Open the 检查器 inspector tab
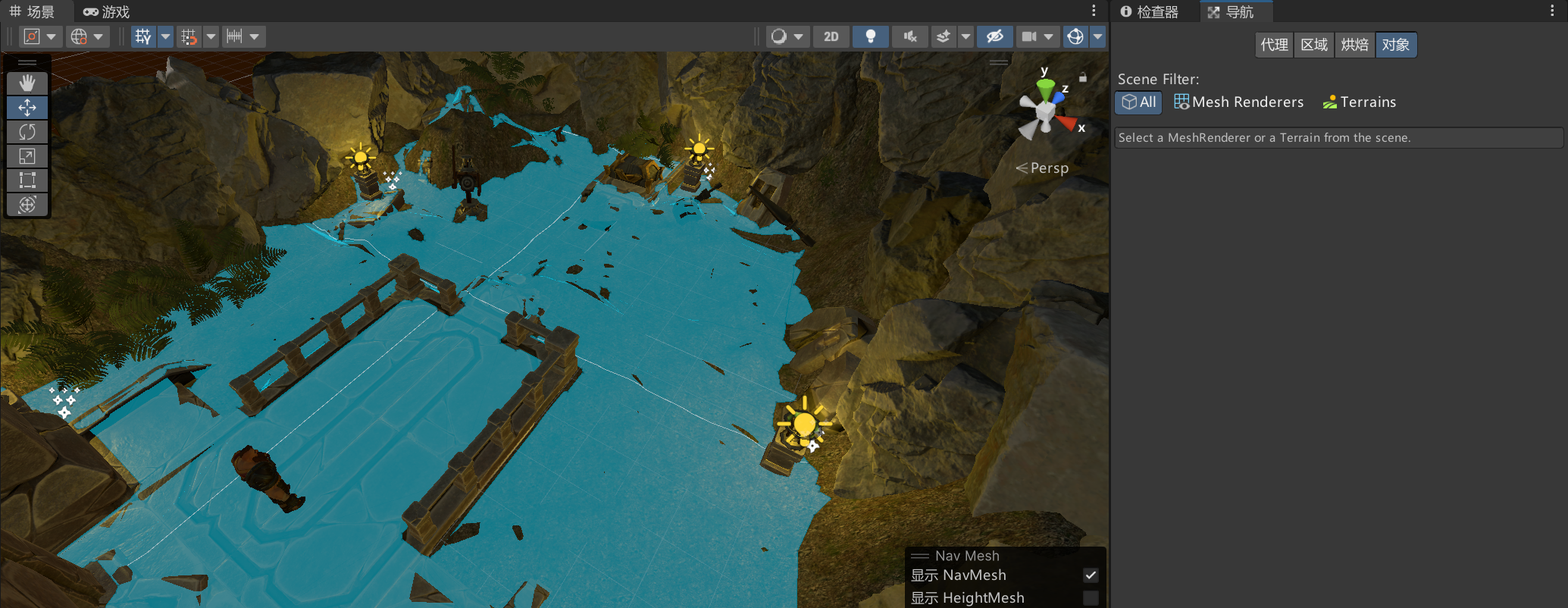The height and width of the screenshot is (608, 1568). [x=1150, y=11]
